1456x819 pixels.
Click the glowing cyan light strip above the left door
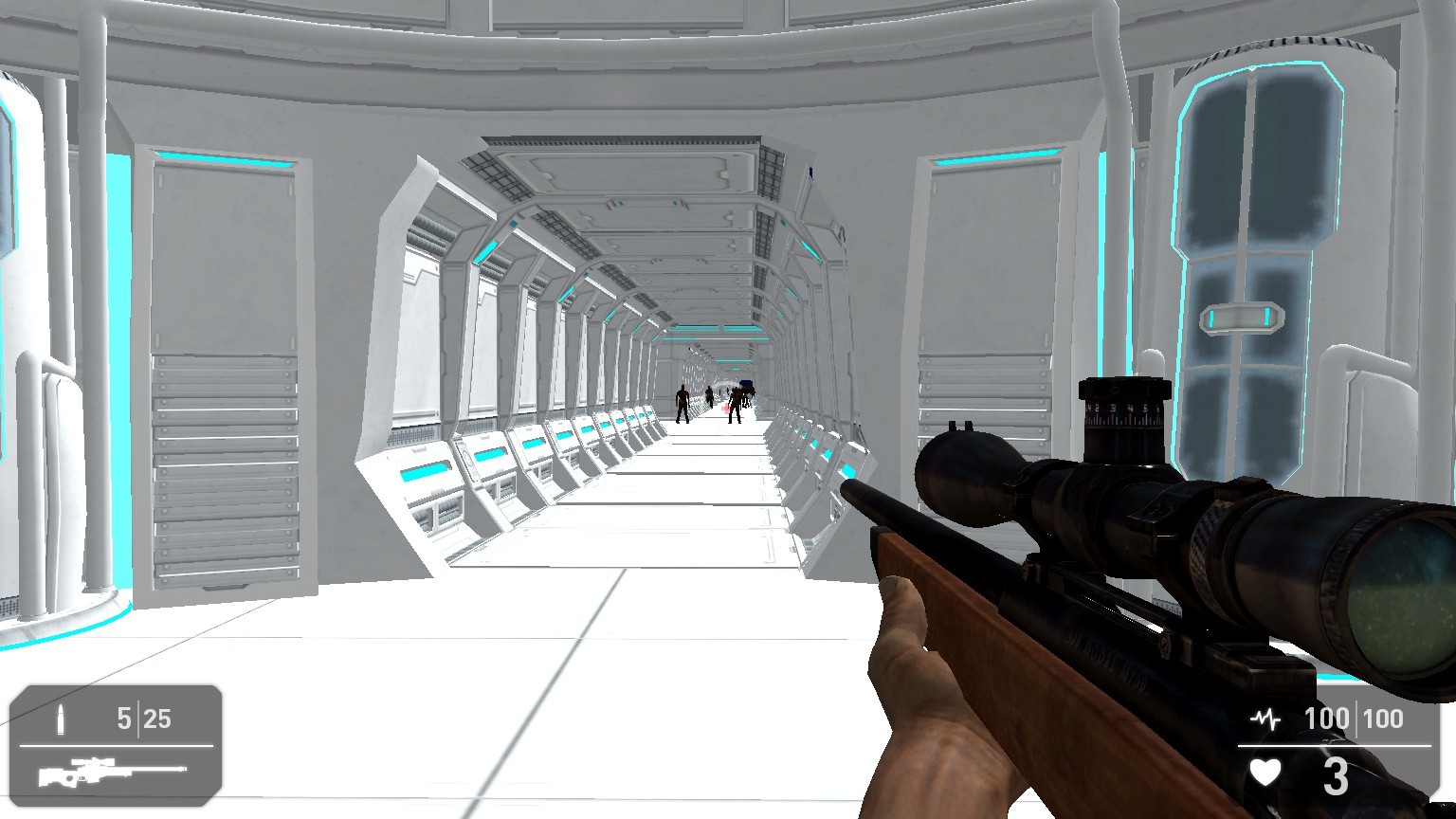(x=224, y=156)
